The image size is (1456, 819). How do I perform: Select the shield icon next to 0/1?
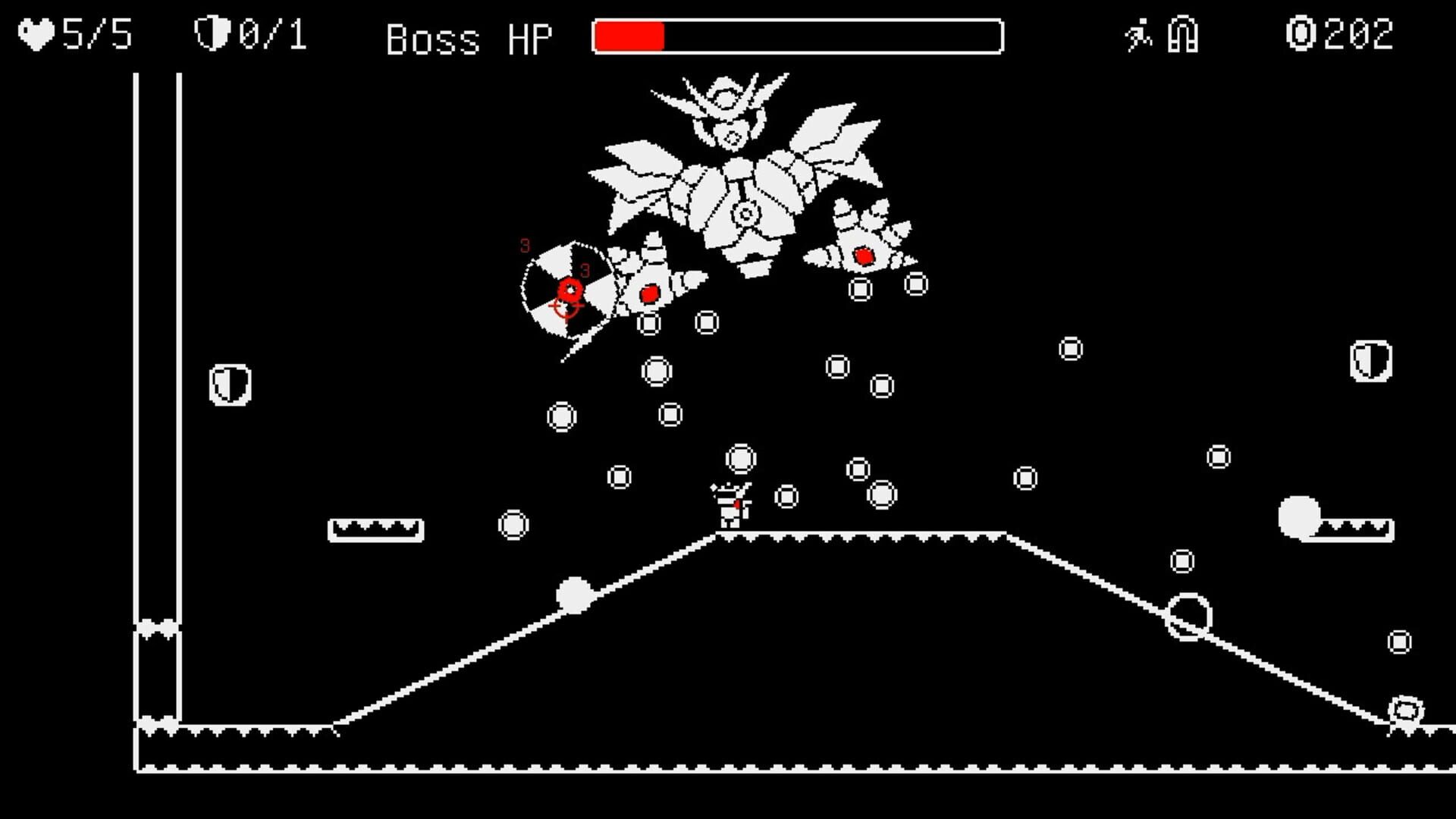tap(211, 32)
